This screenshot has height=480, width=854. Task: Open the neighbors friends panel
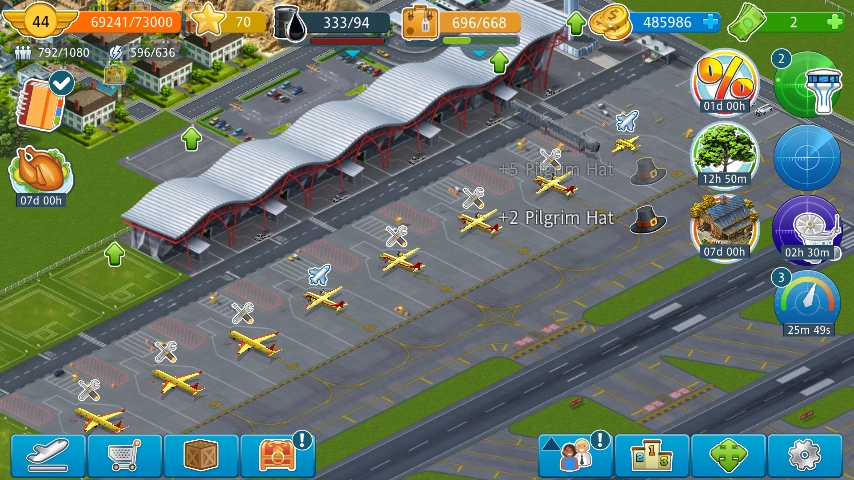(575, 455)
